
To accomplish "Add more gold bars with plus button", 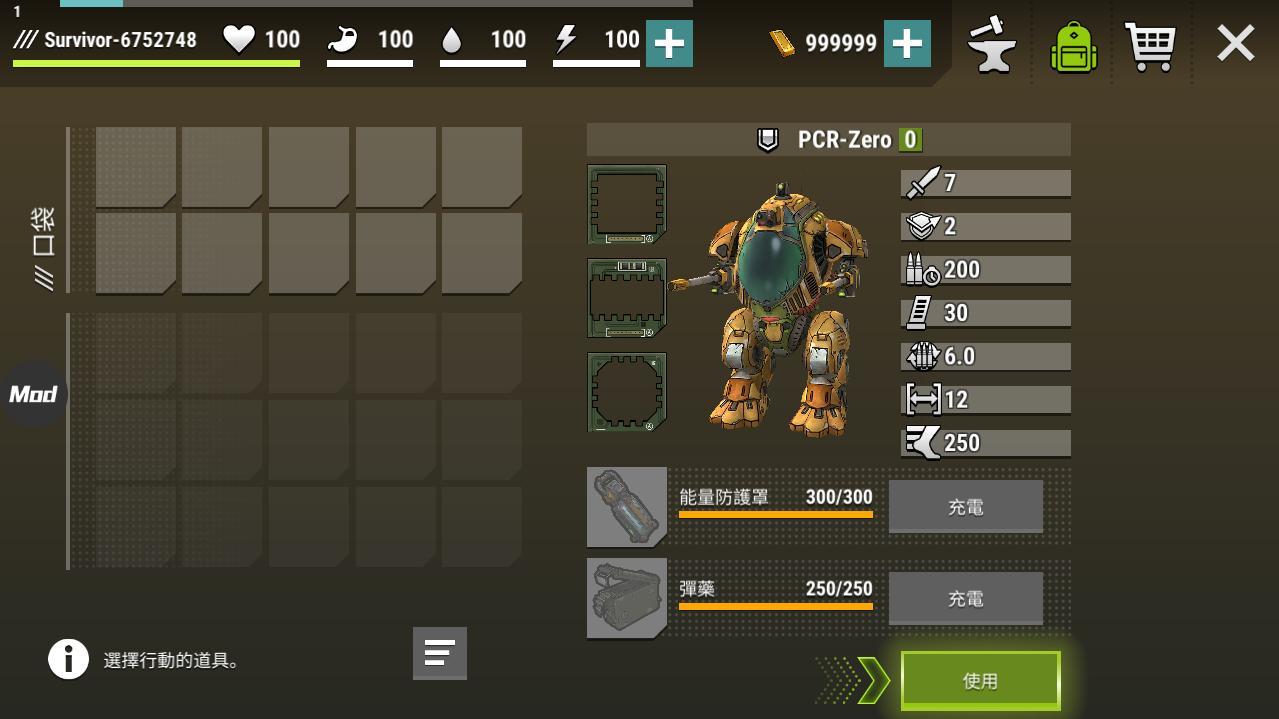I will tap(907, 43).
